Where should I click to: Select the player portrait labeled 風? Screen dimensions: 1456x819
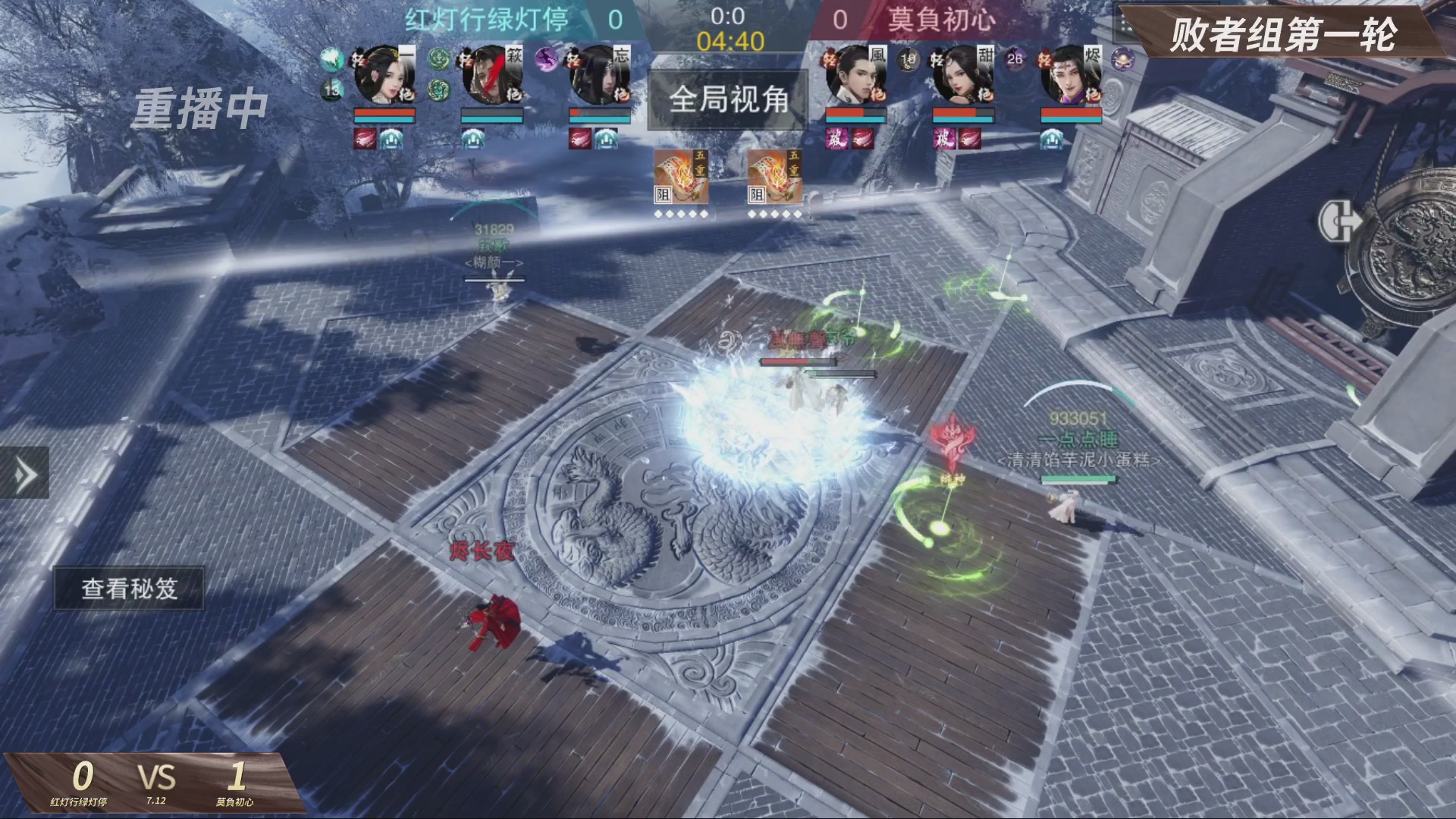[855, 76]
